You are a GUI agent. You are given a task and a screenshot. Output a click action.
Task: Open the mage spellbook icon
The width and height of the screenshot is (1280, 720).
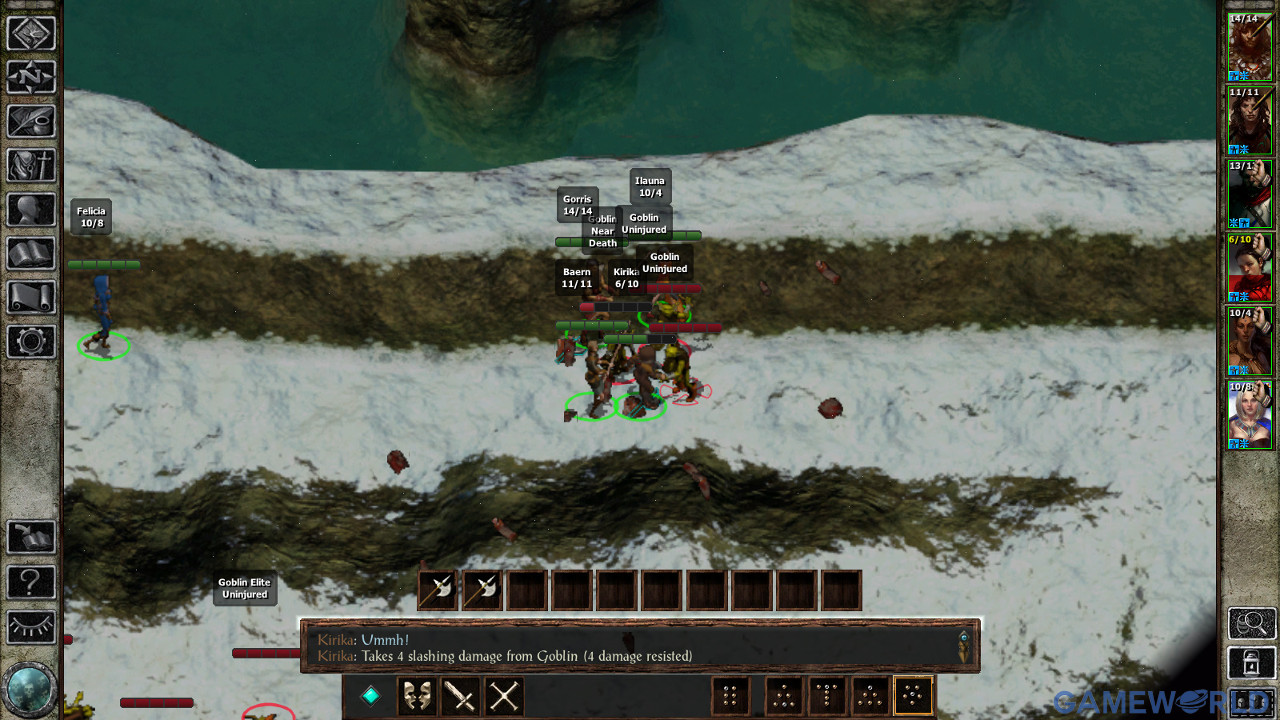tap(31, 253)
